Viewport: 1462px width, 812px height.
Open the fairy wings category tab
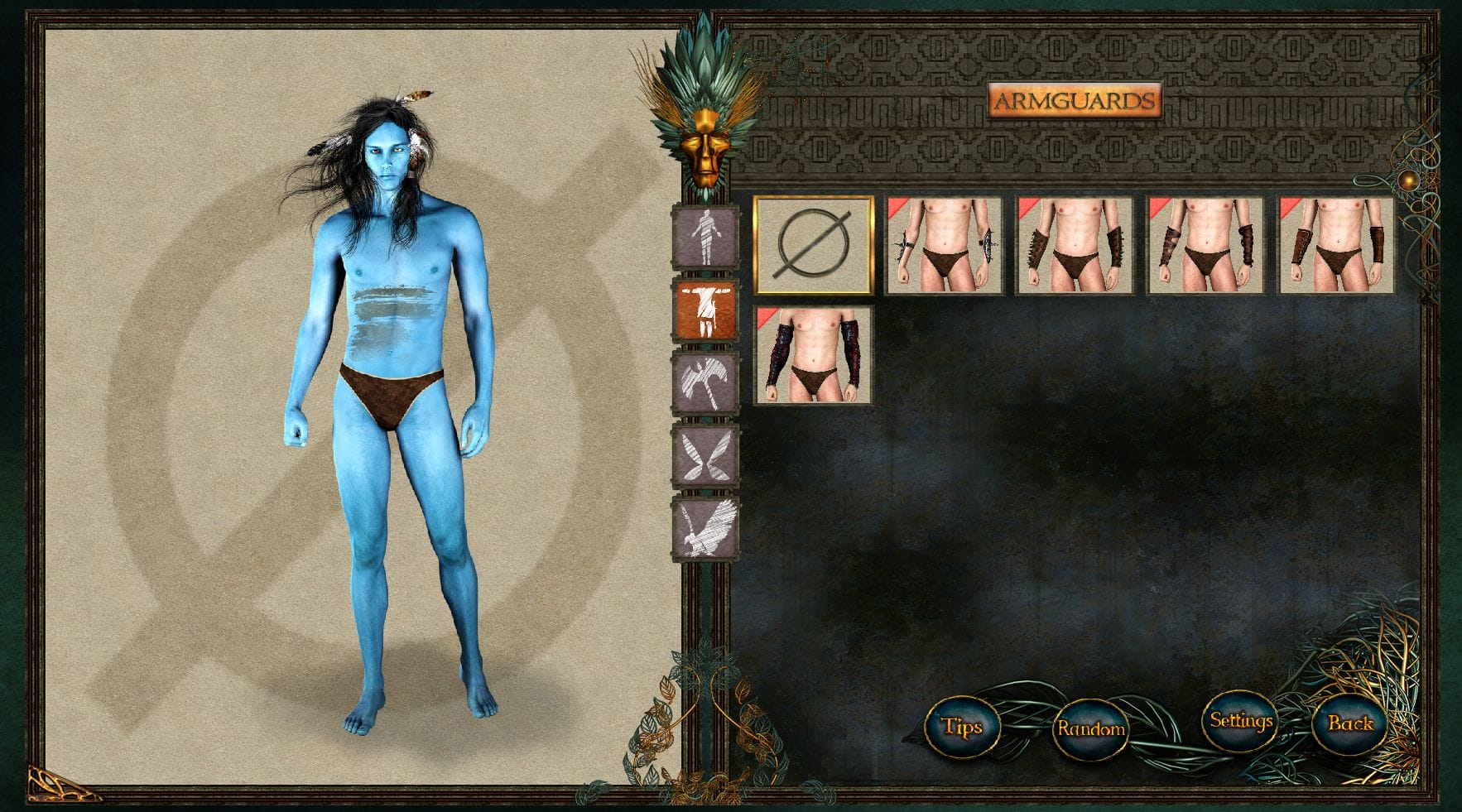[705, 454]
